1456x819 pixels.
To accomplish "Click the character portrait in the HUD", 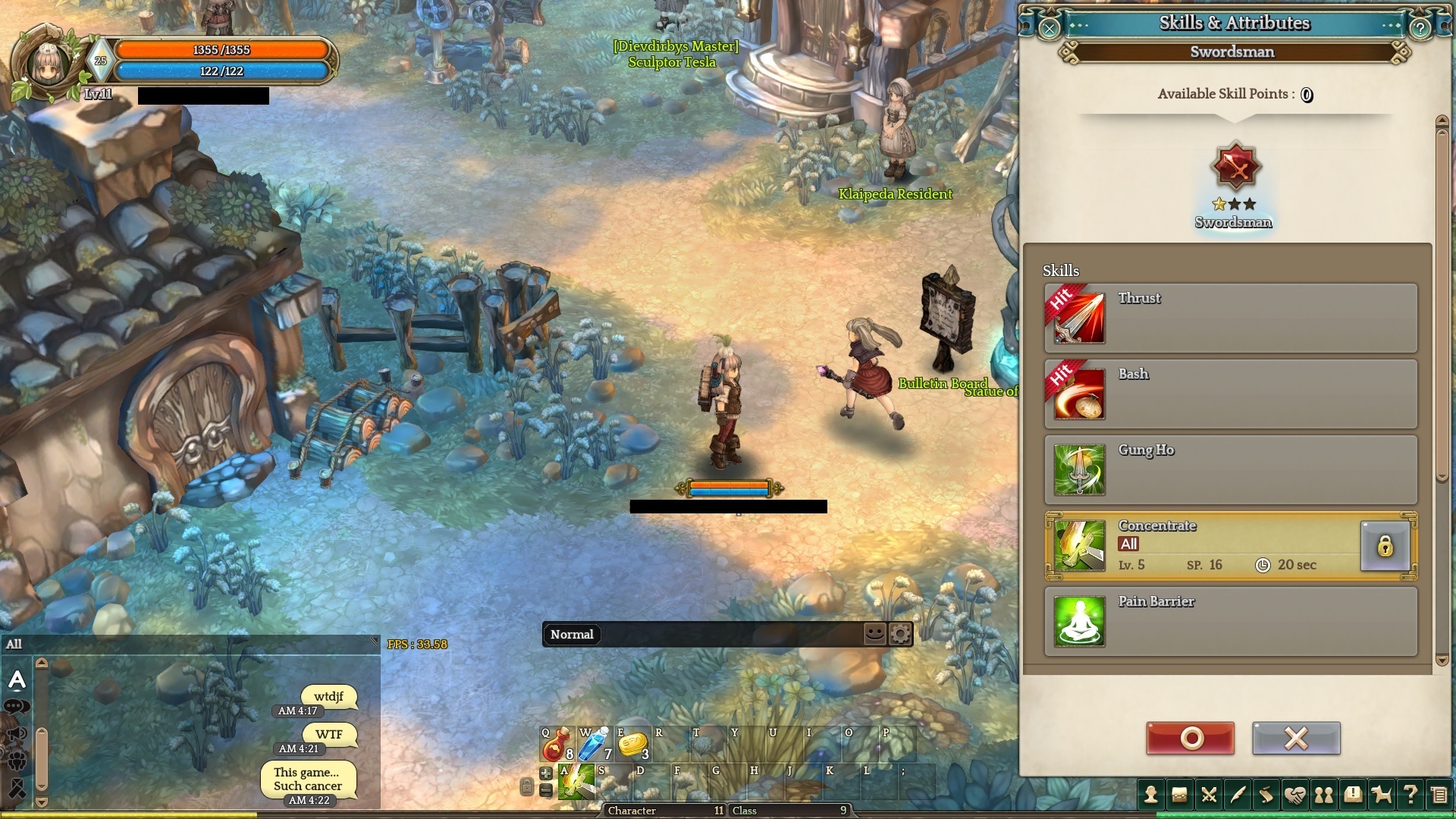I will 49,64.
